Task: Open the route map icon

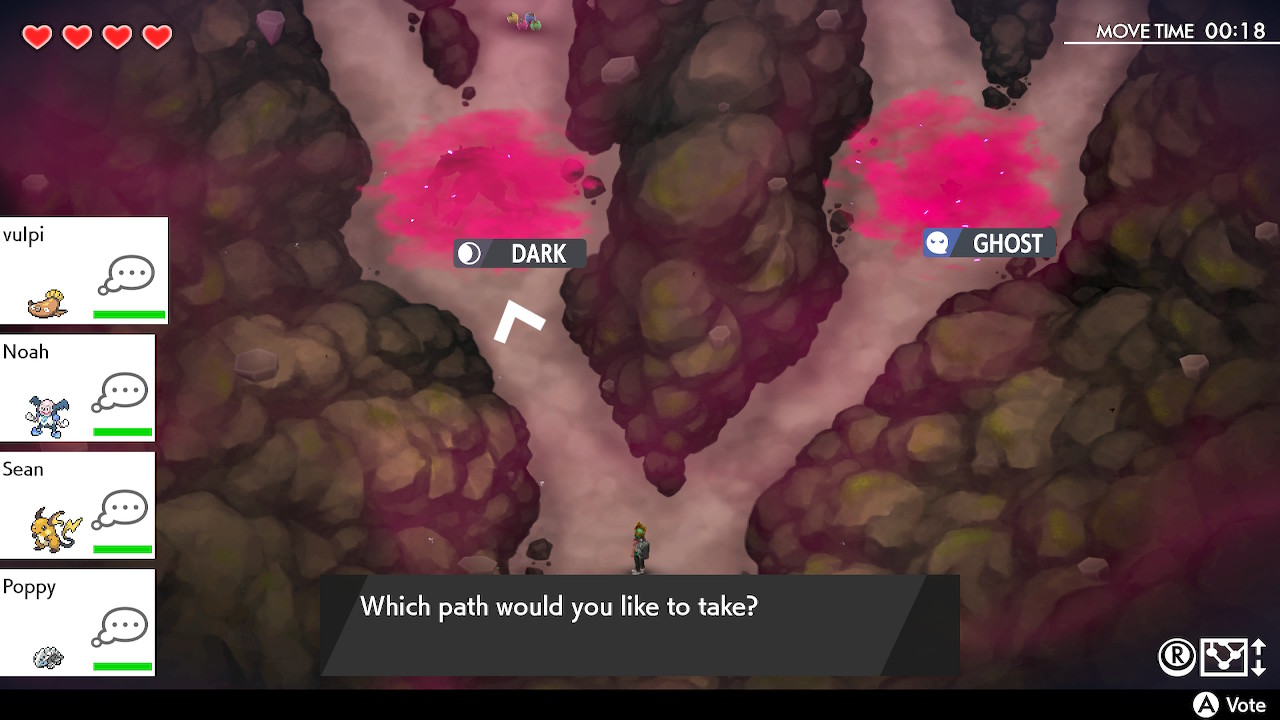Action: point(1224,656)
